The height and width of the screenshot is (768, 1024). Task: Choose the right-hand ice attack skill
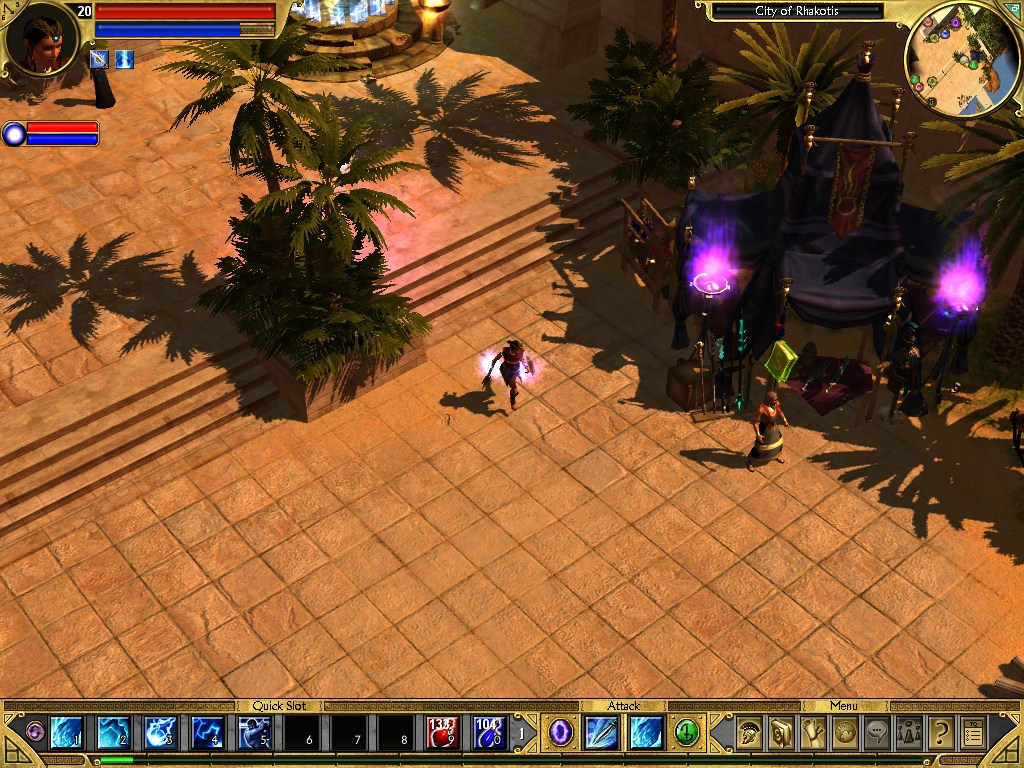(645, 733)
